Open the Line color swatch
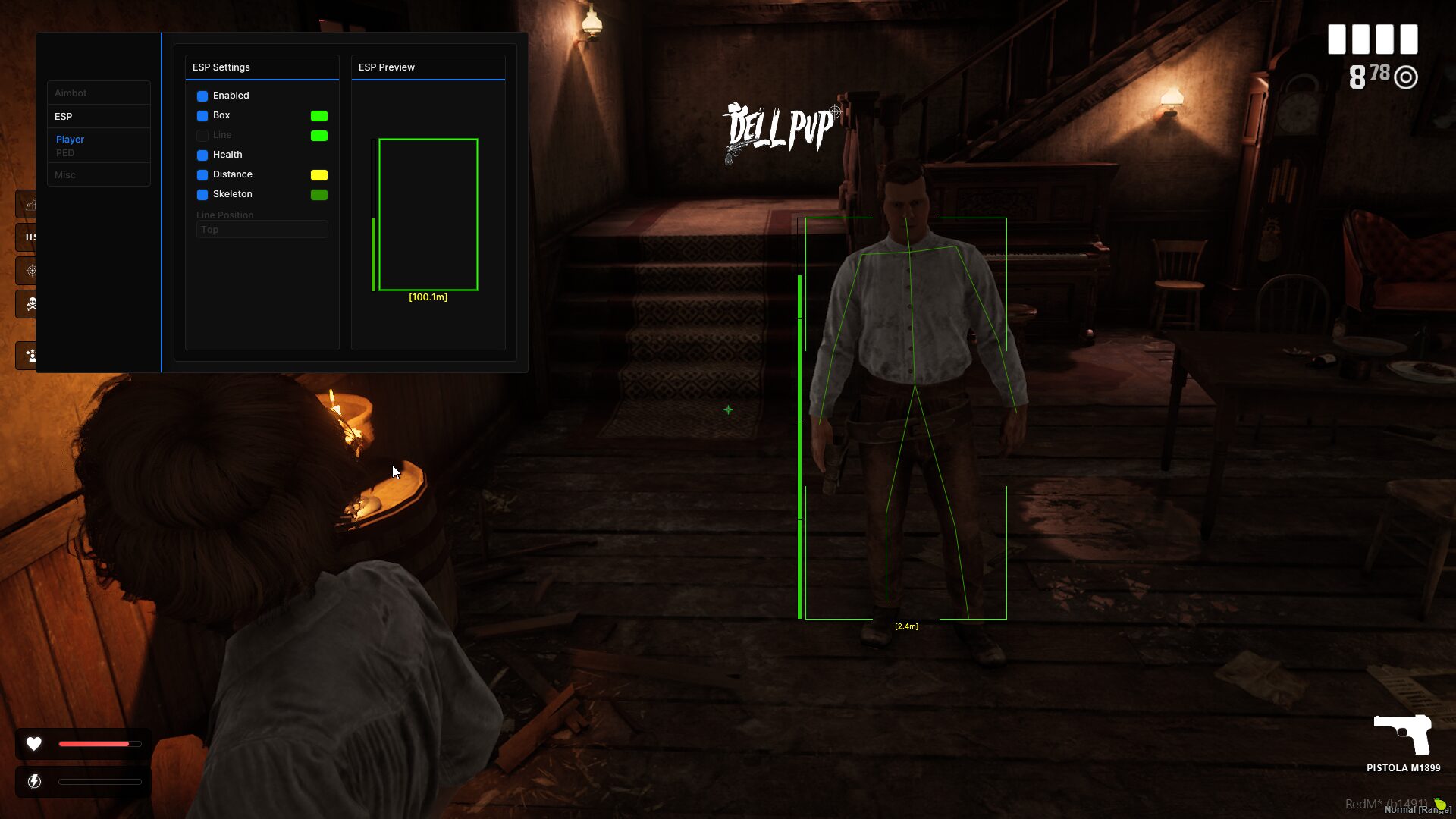Image resolution: width=1456 pixels, height=819 pixels. point(319,136)
